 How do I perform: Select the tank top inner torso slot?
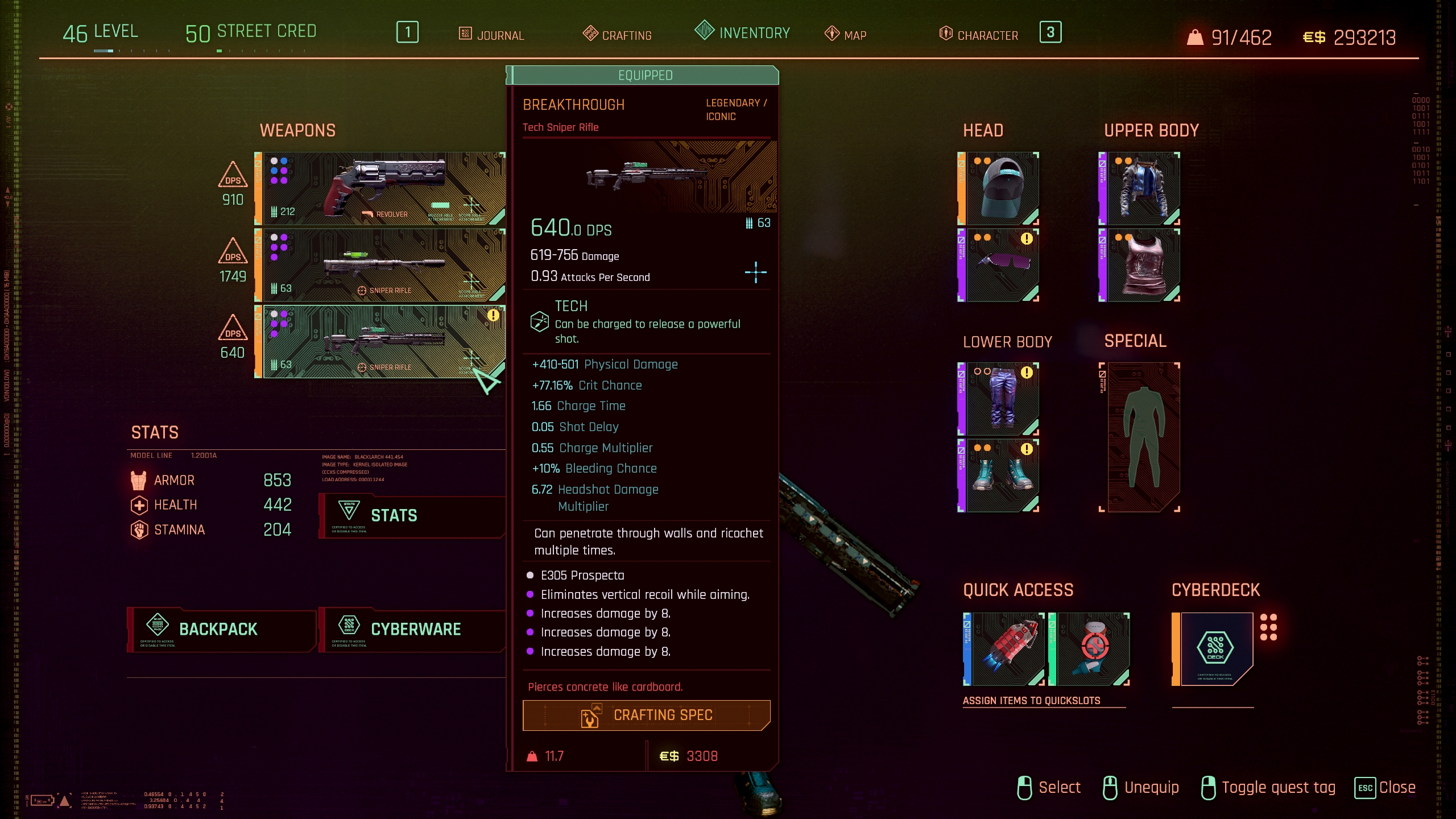click(x=1143, y=265)
